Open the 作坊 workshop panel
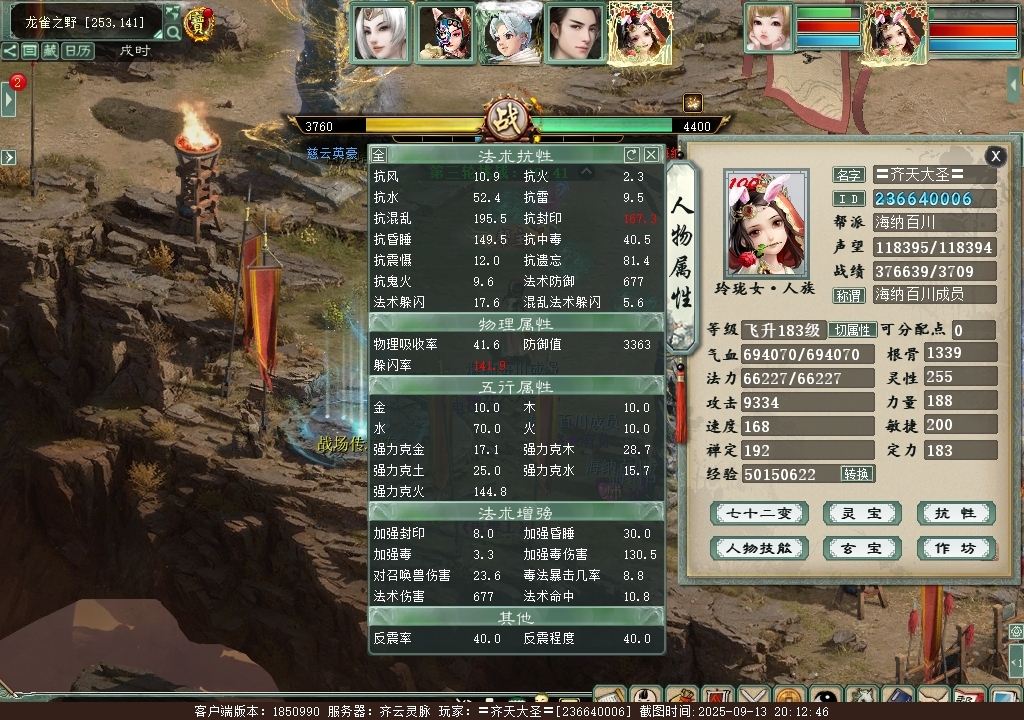Image resolution: width=1024 pixels, height=720 pixels. point(955,548)
